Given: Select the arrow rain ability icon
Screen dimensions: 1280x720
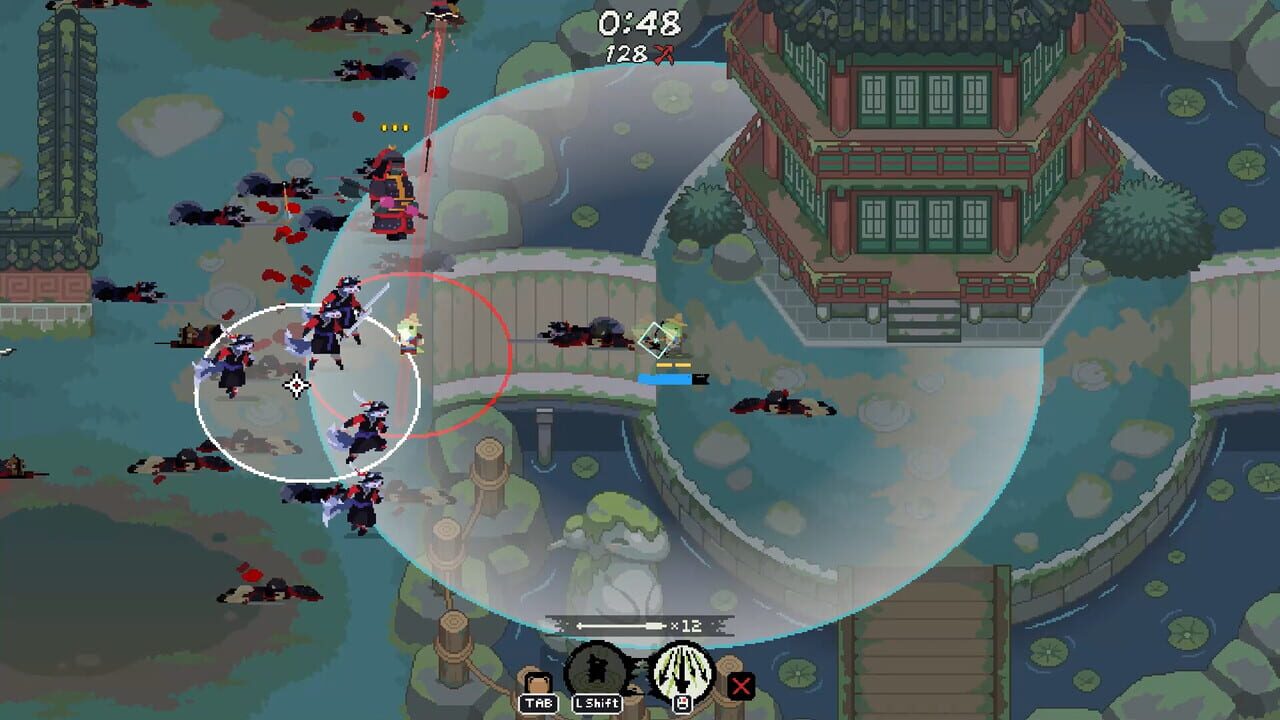Looking at the screenshot, I should pos(684,668).
